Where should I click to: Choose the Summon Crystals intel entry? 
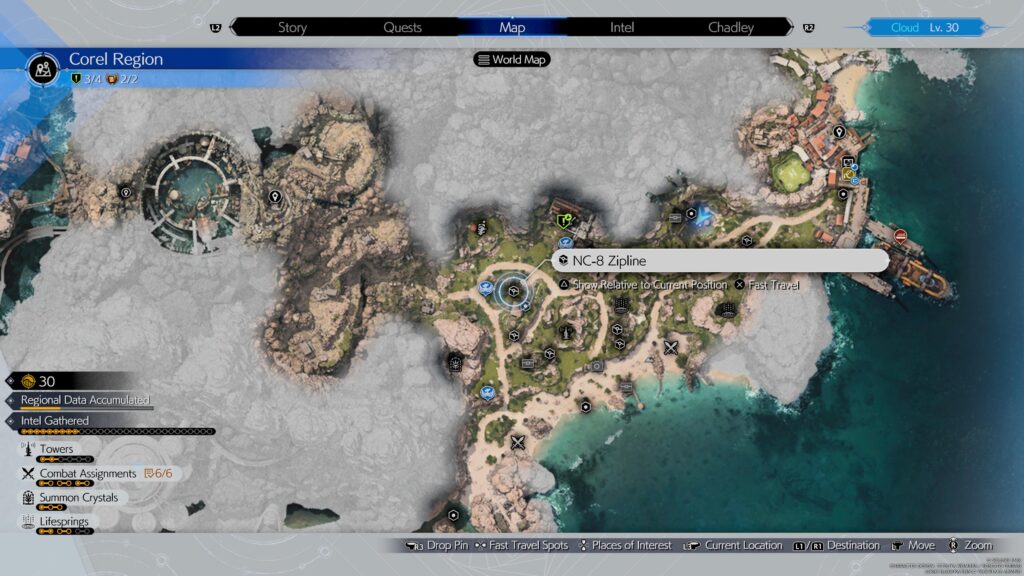[x=78, y=498]
